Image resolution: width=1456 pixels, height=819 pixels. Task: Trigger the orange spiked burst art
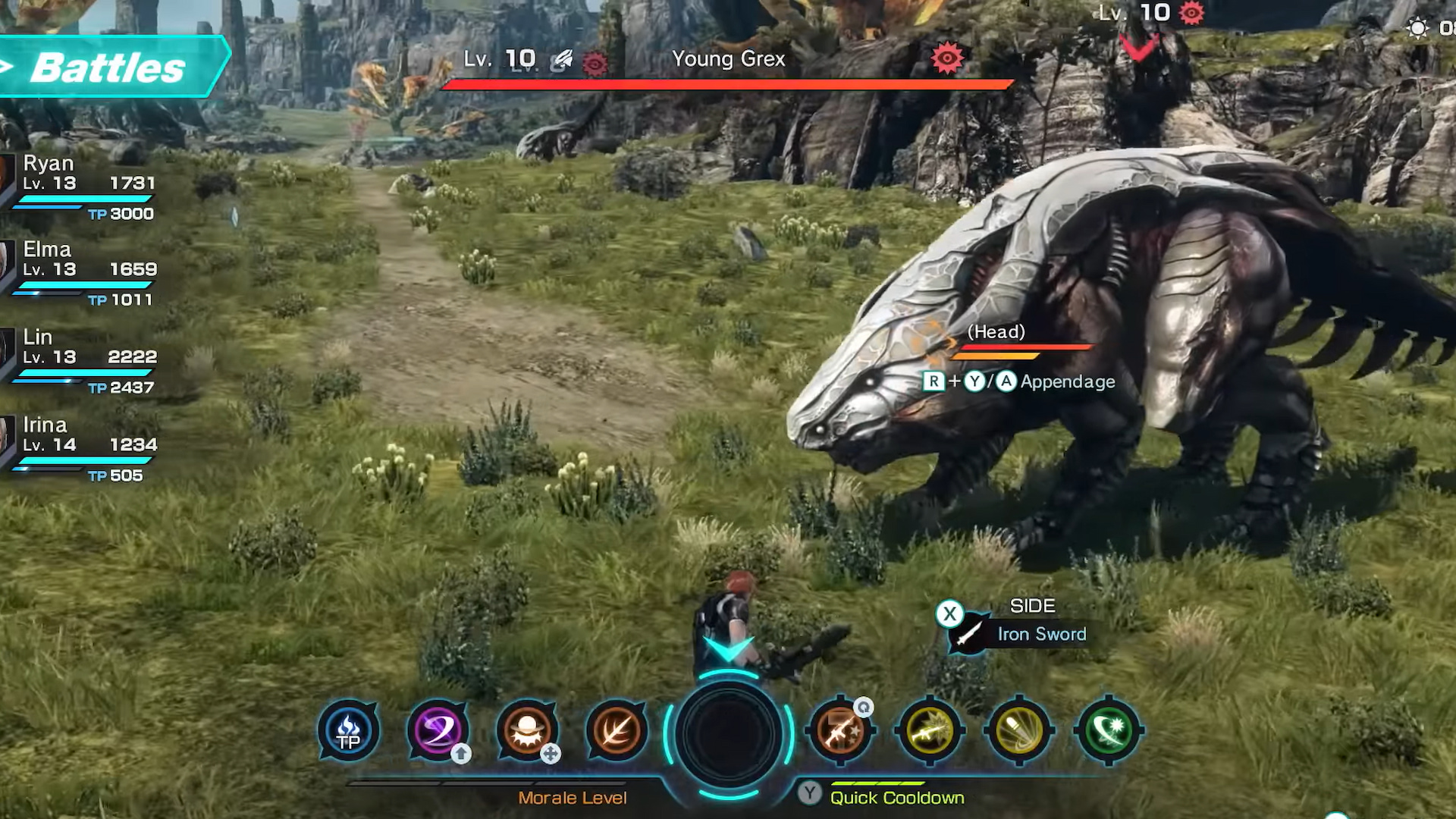(x=527, y=731)
